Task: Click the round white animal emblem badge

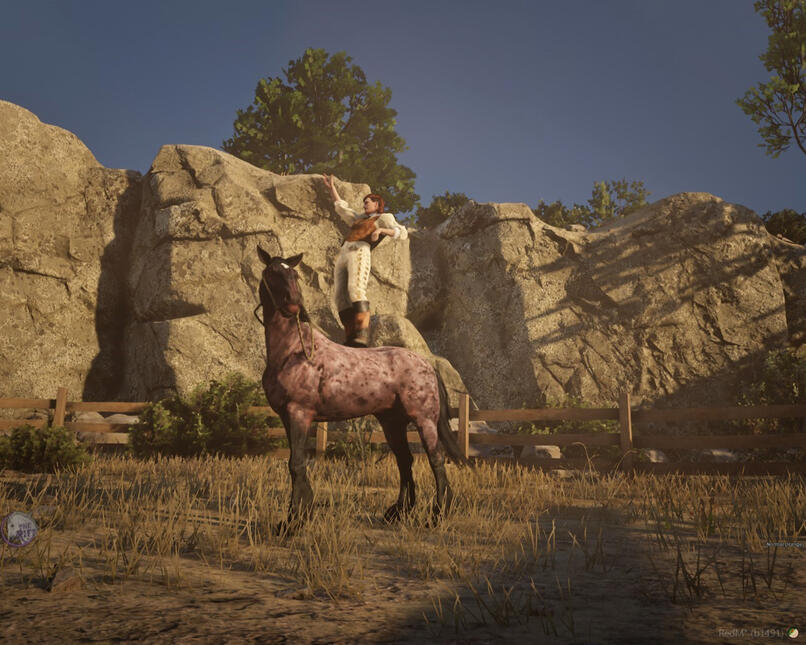Action: [18, 528]
